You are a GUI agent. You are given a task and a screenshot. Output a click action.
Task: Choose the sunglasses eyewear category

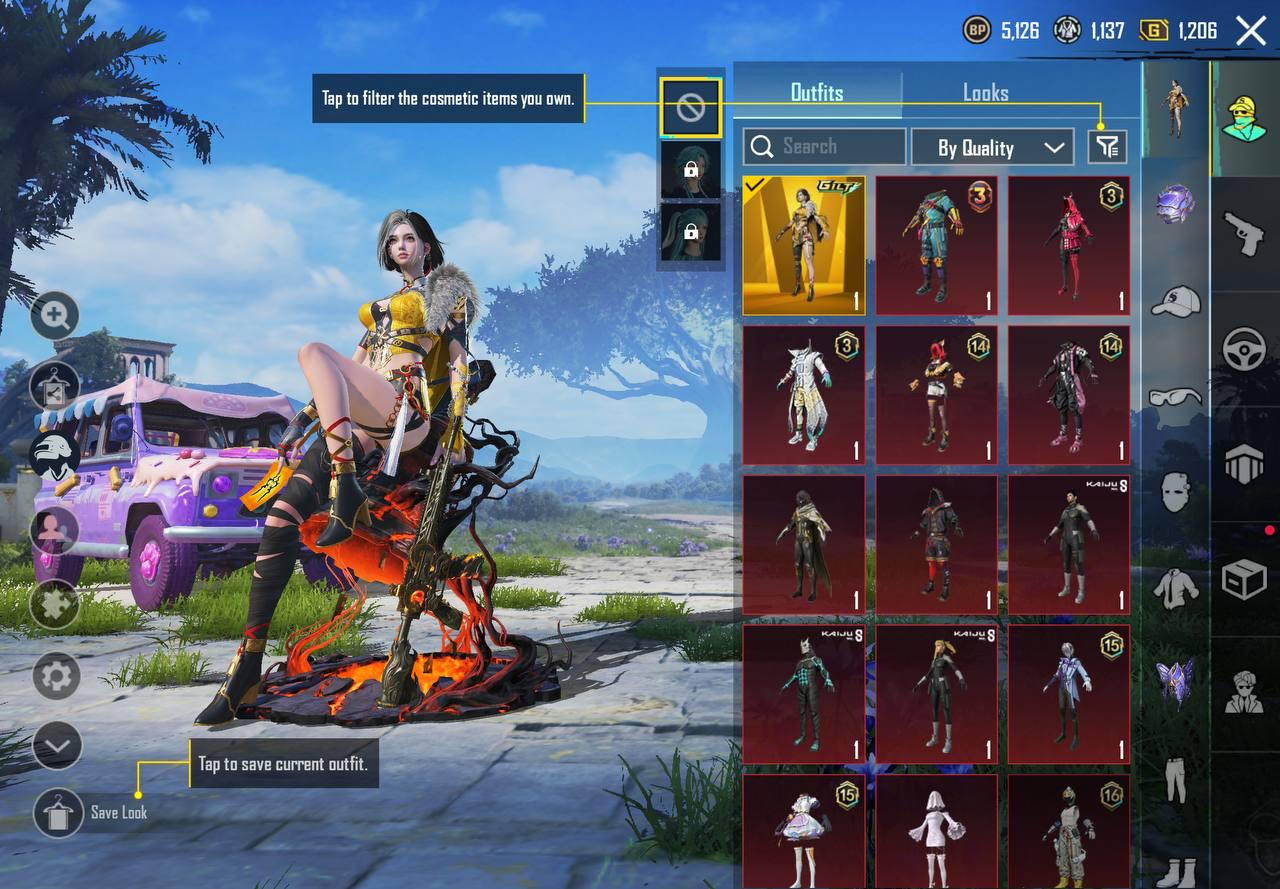1175,397
